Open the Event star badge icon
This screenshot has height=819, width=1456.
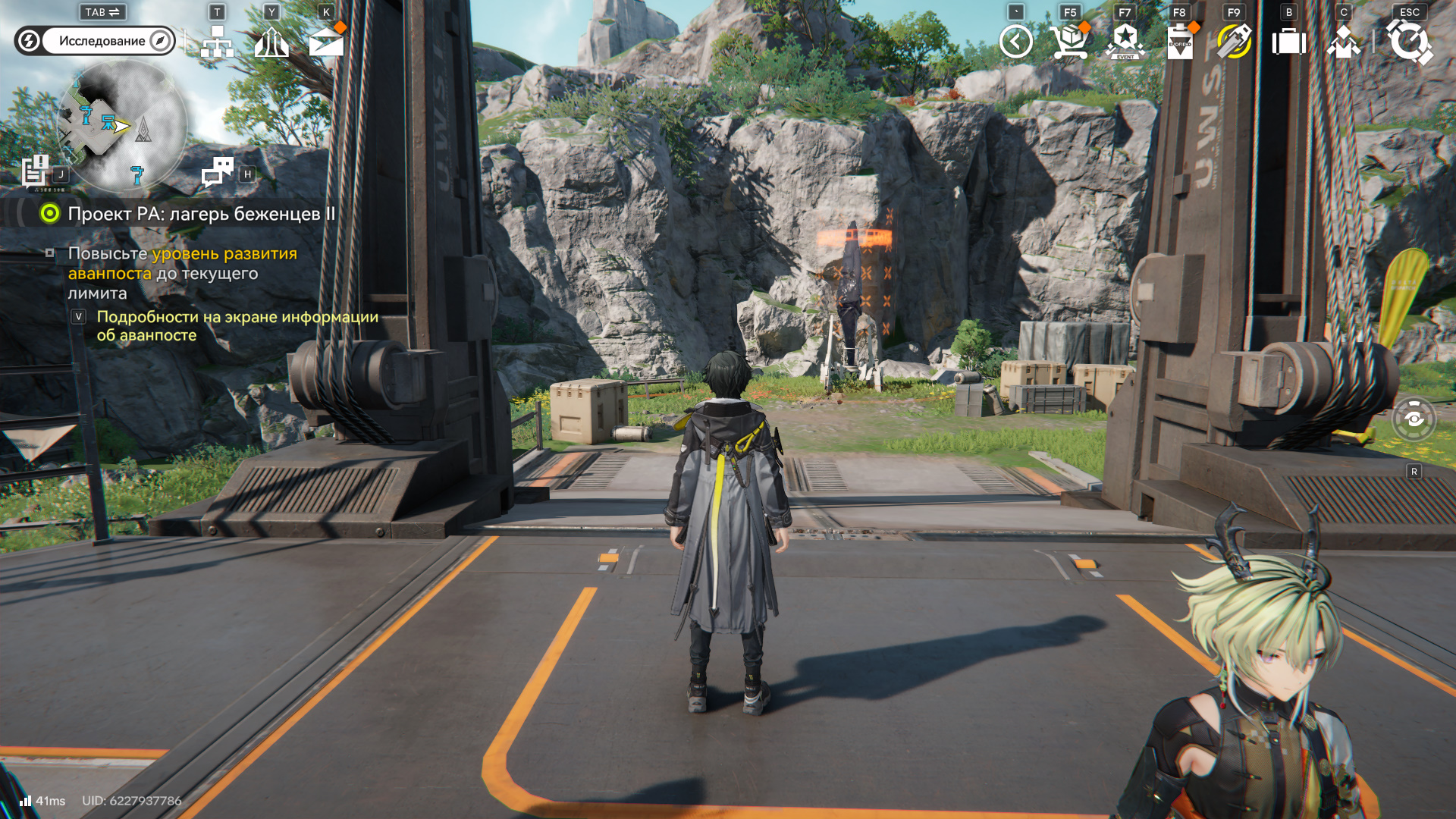pyautogui.click(x=1125, y=42)
